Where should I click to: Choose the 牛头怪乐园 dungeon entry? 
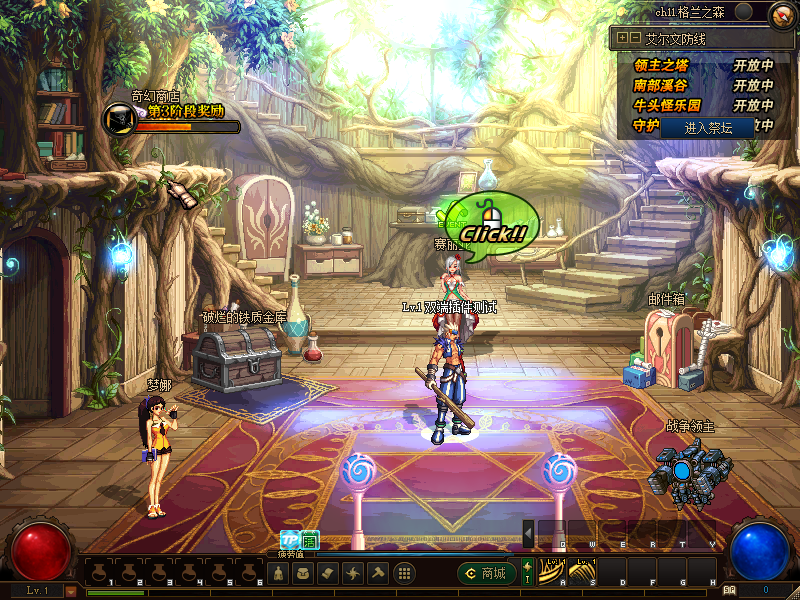pyautogui.click(x=667, y=106)
